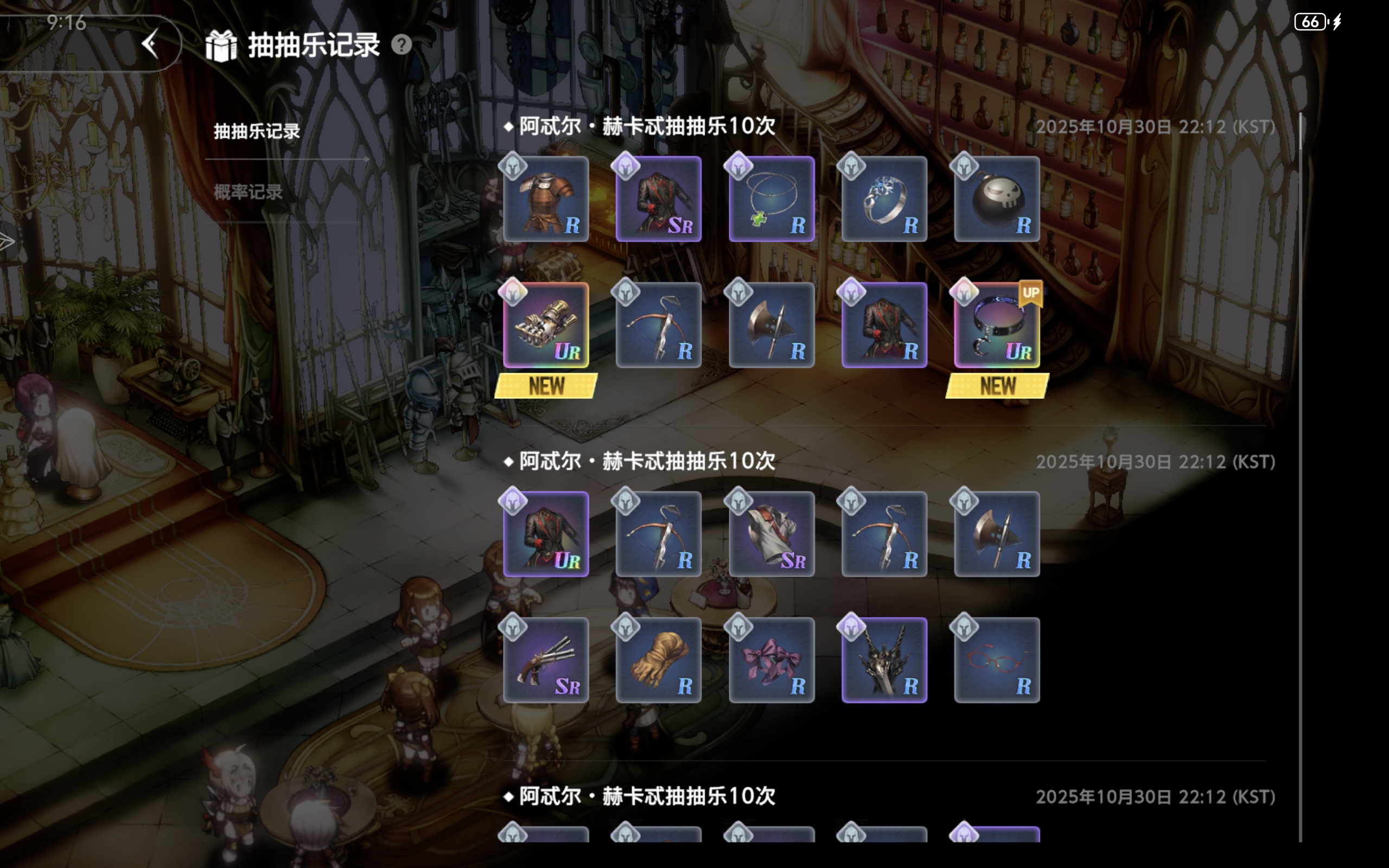Click the charging lightning bolt icon
This screenshot has width=1389, height=868.
click(x=1337, y=22)
